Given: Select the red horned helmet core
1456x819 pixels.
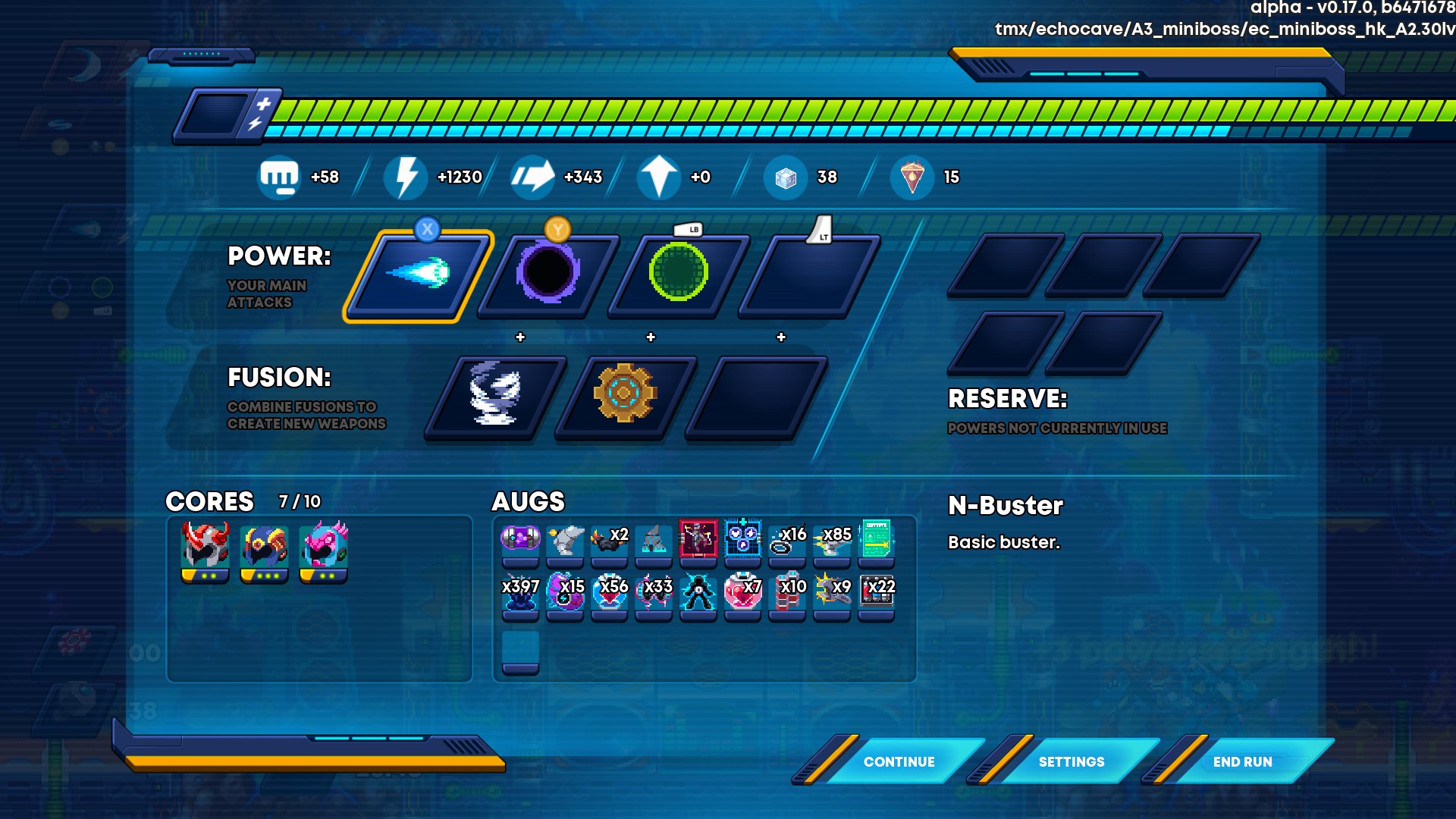Looking at the screenshot, I should pos(205,548).
